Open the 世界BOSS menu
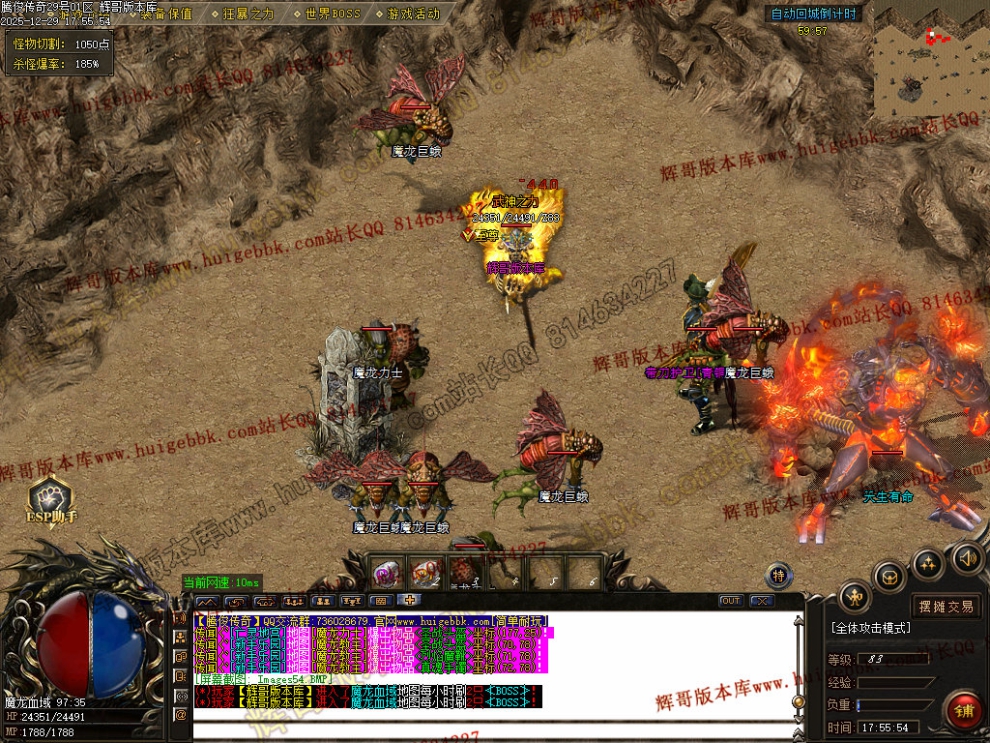This screenshot has width=990, height=743. point(331,14)
